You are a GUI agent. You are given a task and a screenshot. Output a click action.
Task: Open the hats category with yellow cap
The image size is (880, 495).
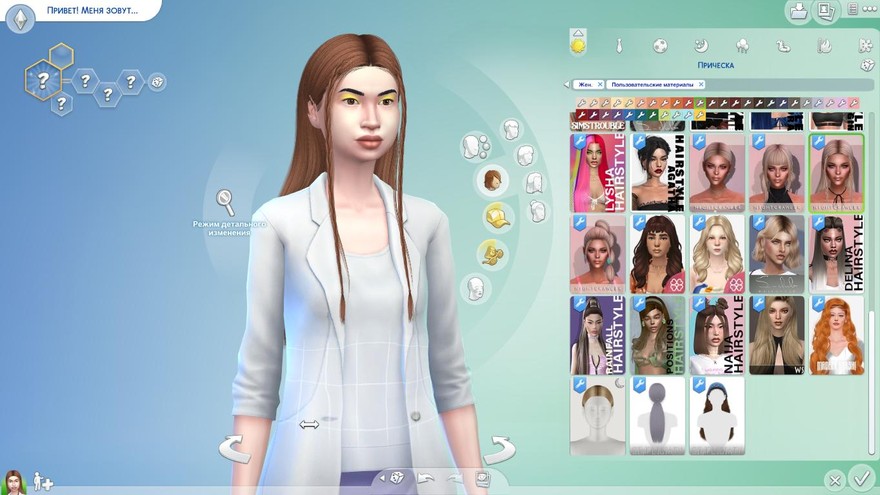tap(494, 216)
